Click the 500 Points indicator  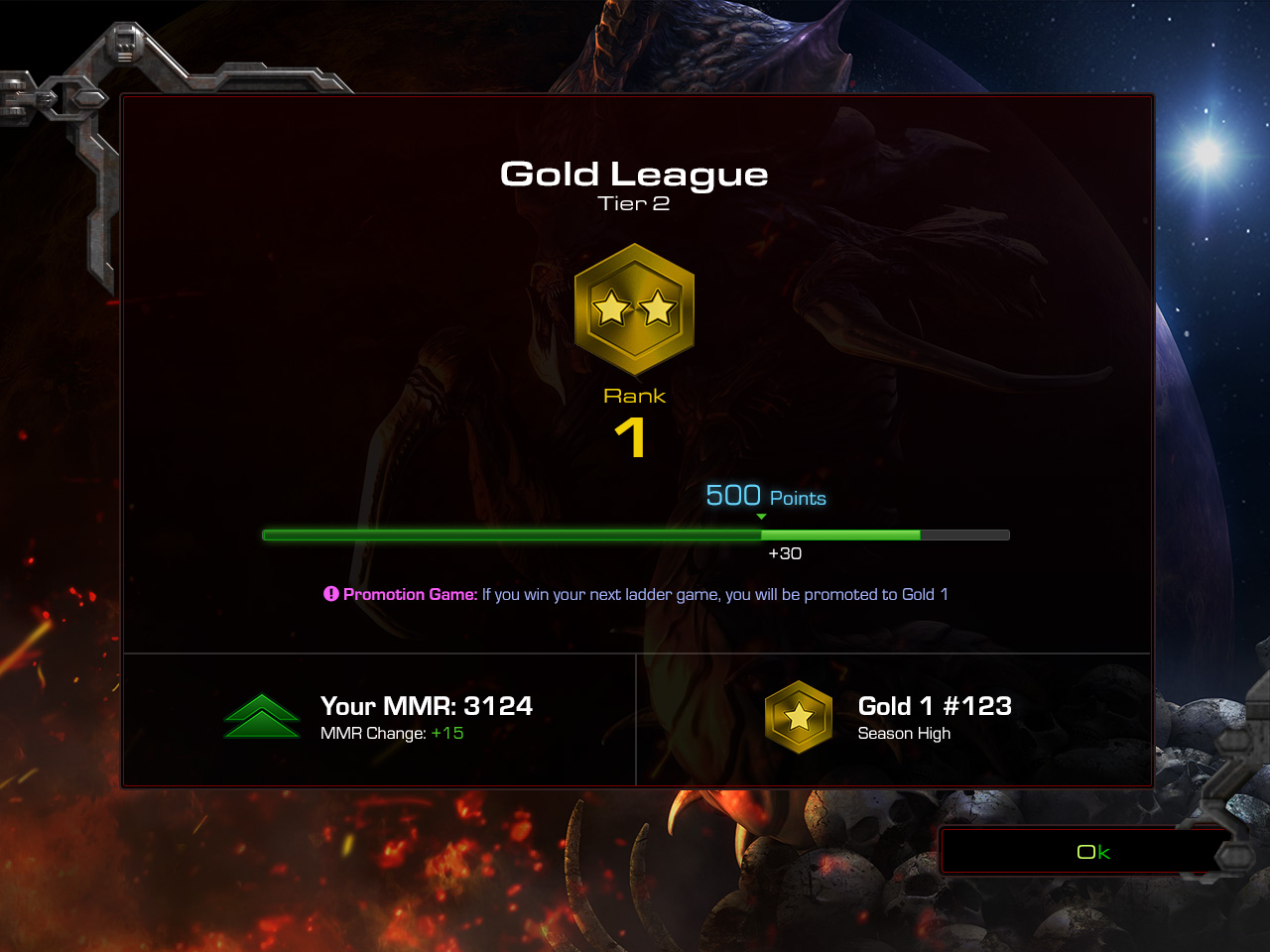click(x=765, y=496)
